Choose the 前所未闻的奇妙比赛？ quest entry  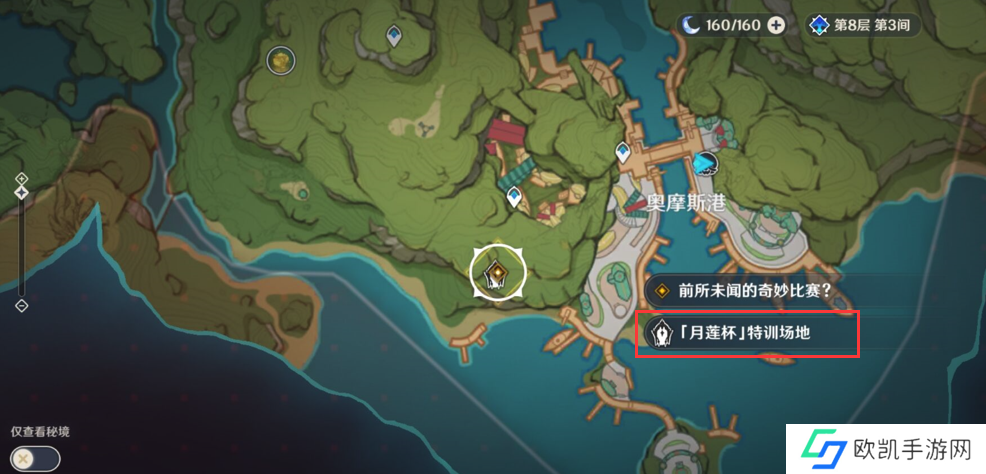(747, 291)
